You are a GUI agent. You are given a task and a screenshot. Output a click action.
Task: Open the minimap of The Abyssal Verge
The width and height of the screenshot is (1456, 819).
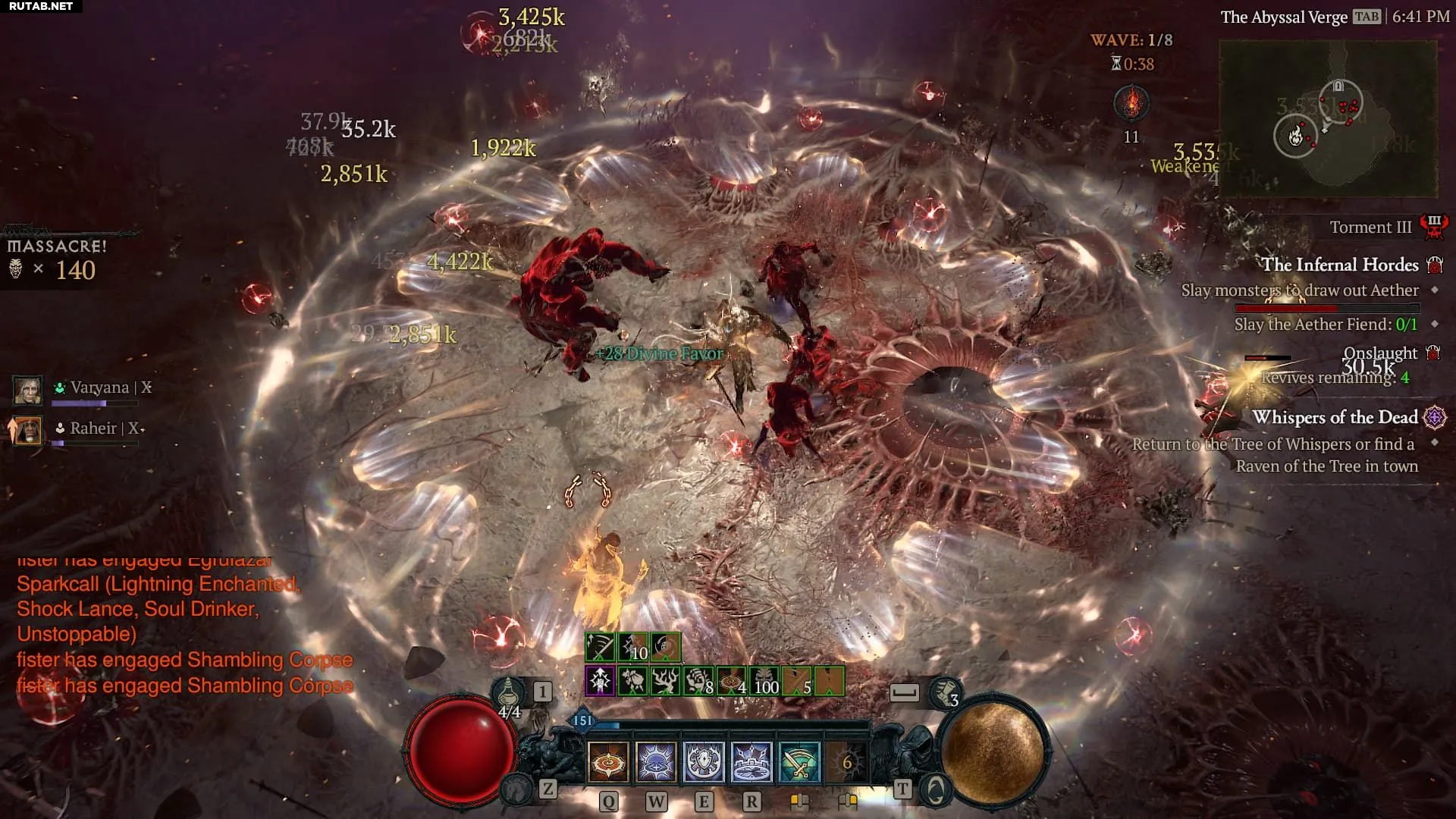point(1327,119)
